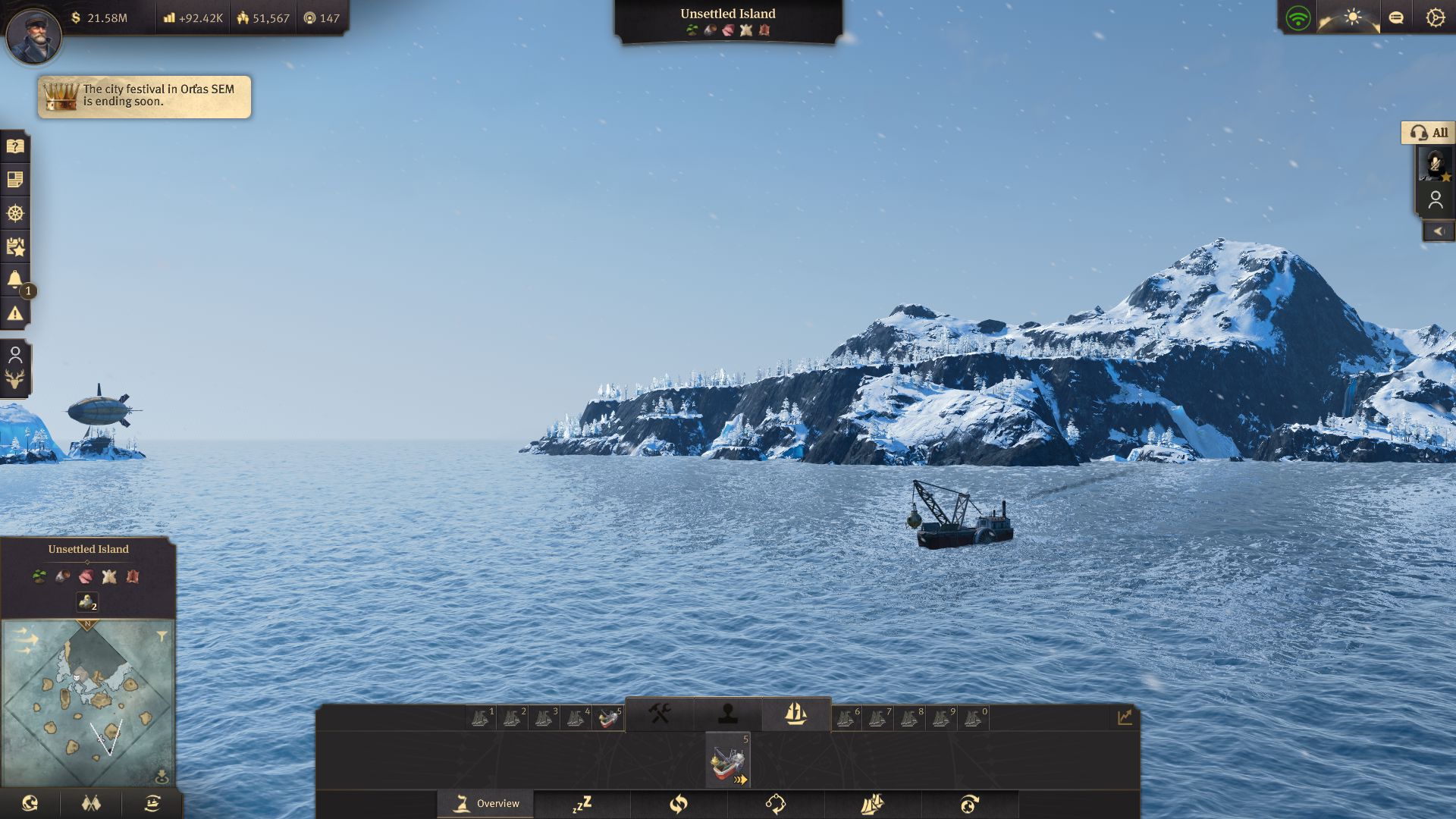Image resolution: width=1456 pixels, height=819 pixels.
Task: Switch to the ships category with sailboat icon
Action: 795,714
